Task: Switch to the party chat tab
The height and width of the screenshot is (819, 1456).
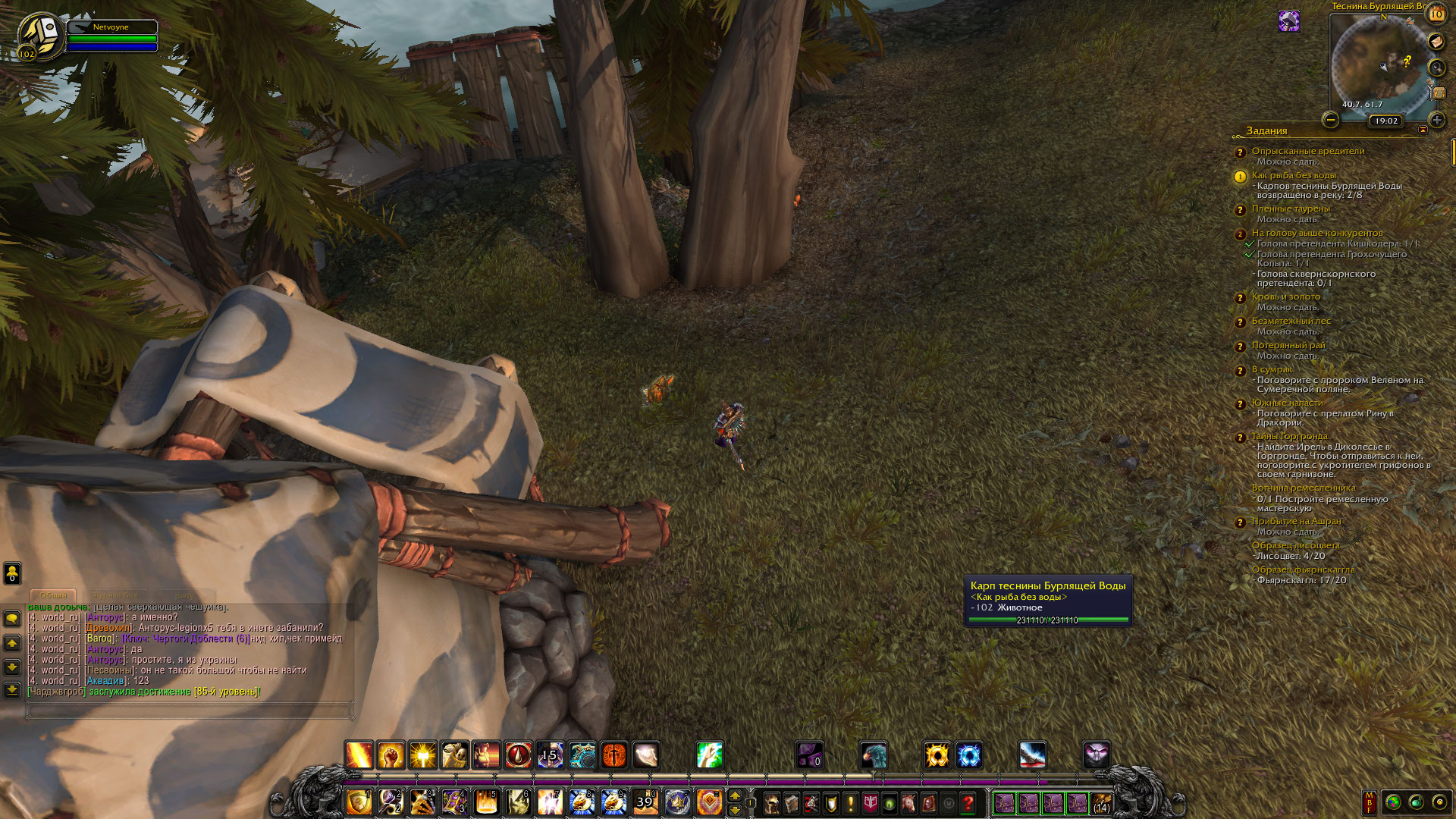Action: [184, 595]
